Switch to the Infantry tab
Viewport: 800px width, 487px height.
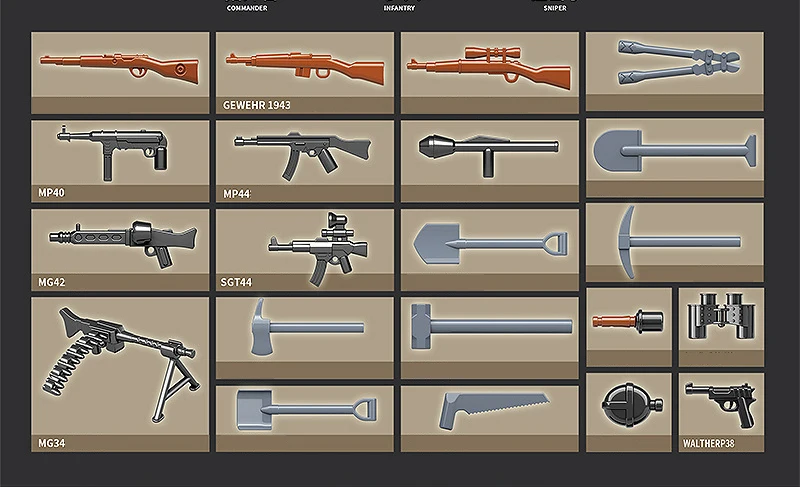click(399, 7)
